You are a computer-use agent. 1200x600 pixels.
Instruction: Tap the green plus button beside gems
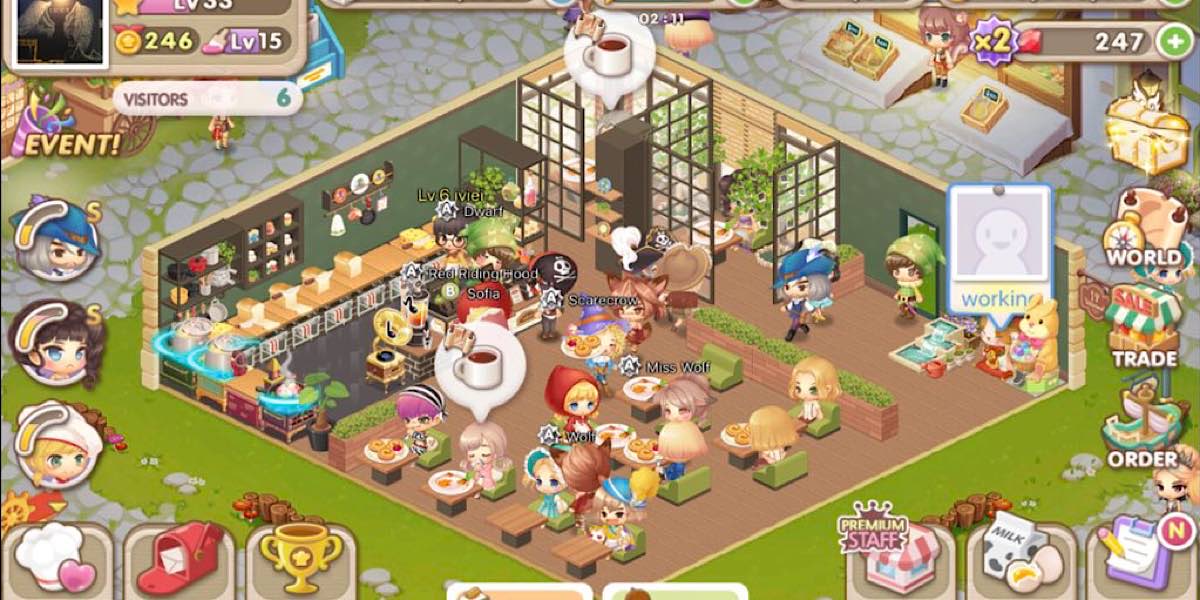click(x=1173, y=41)
